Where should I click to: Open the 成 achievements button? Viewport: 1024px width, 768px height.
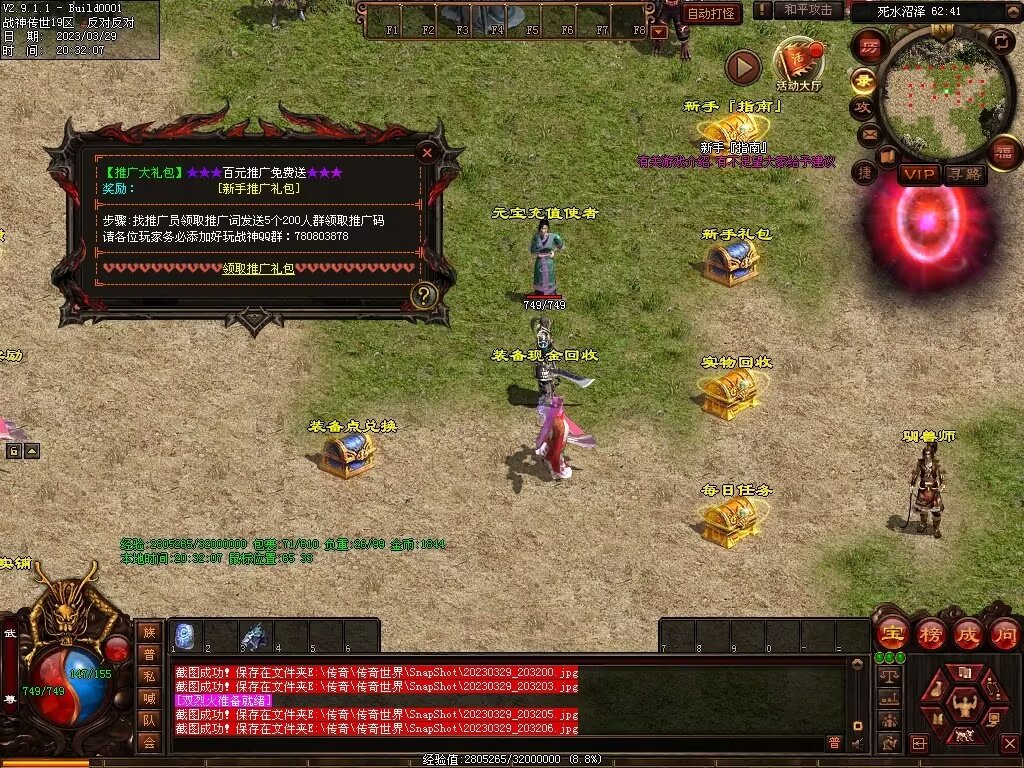click(967, 634)
